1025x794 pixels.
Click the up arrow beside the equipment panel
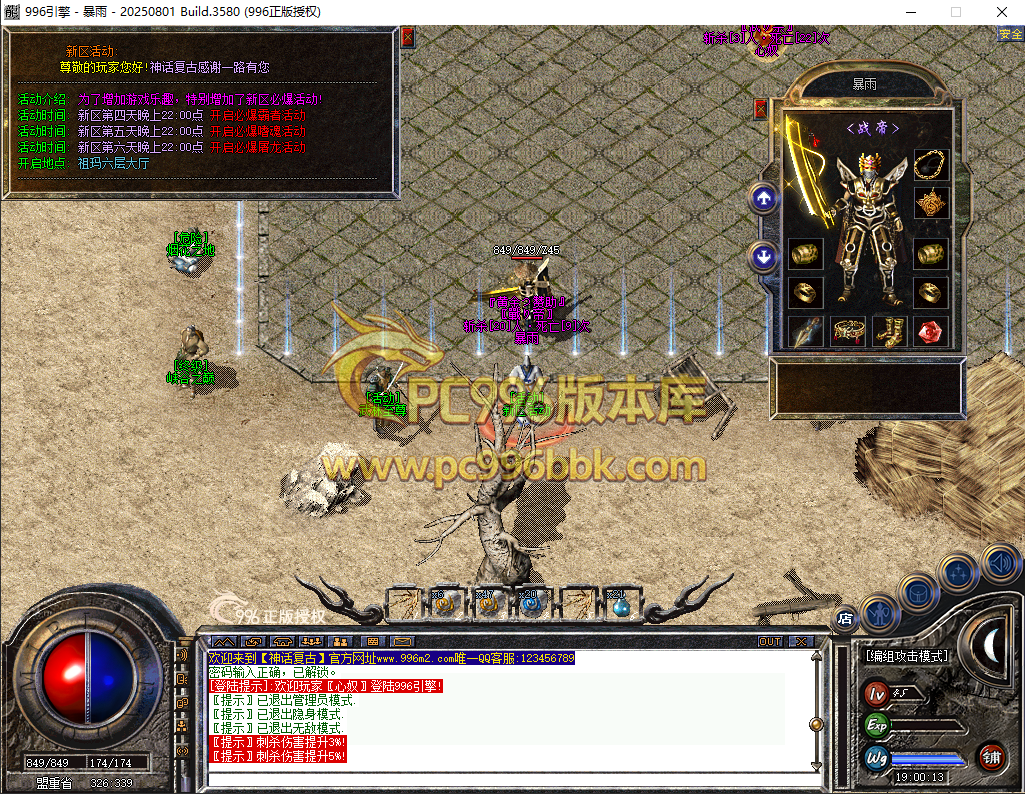[x=764, y=199]
